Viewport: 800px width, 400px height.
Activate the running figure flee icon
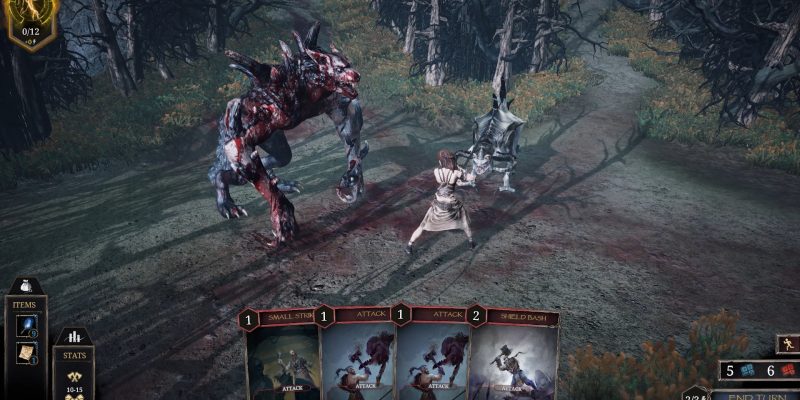pos(789,345)
